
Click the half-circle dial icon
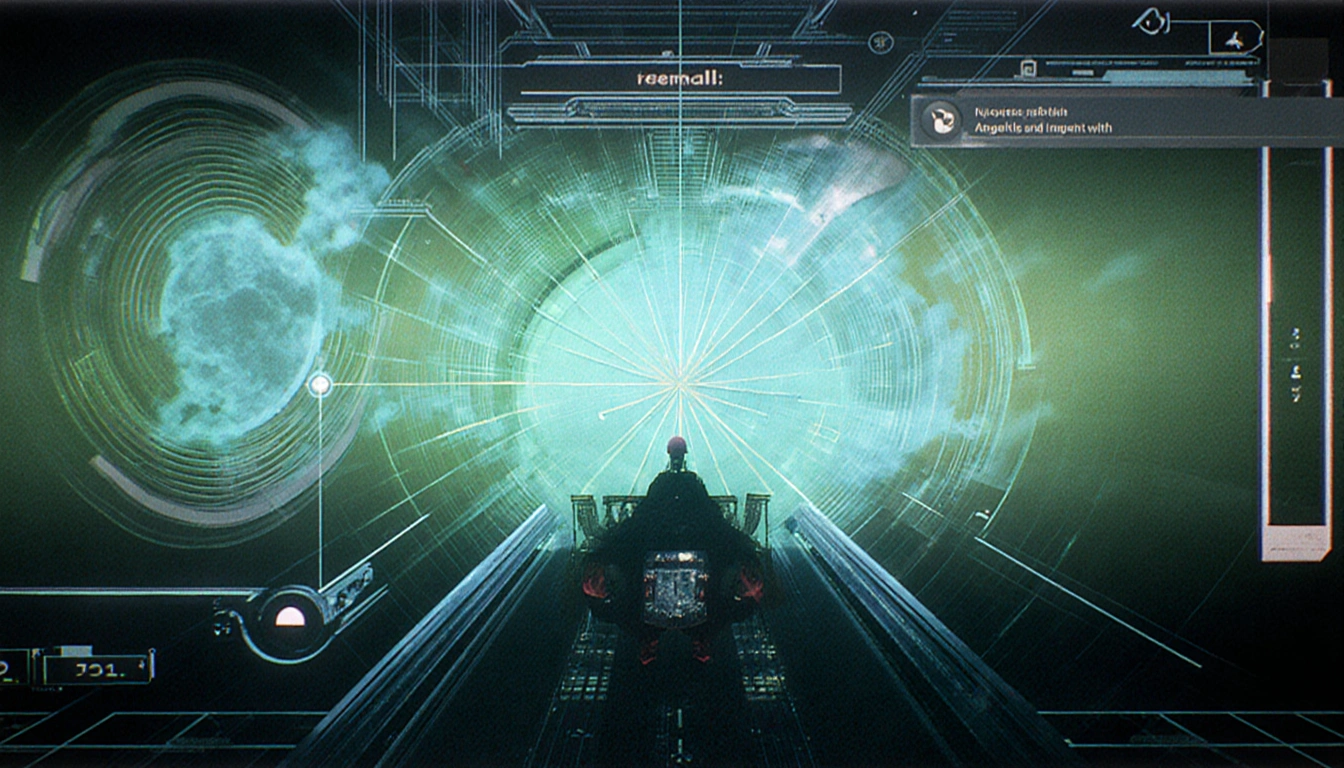(290, 616)
